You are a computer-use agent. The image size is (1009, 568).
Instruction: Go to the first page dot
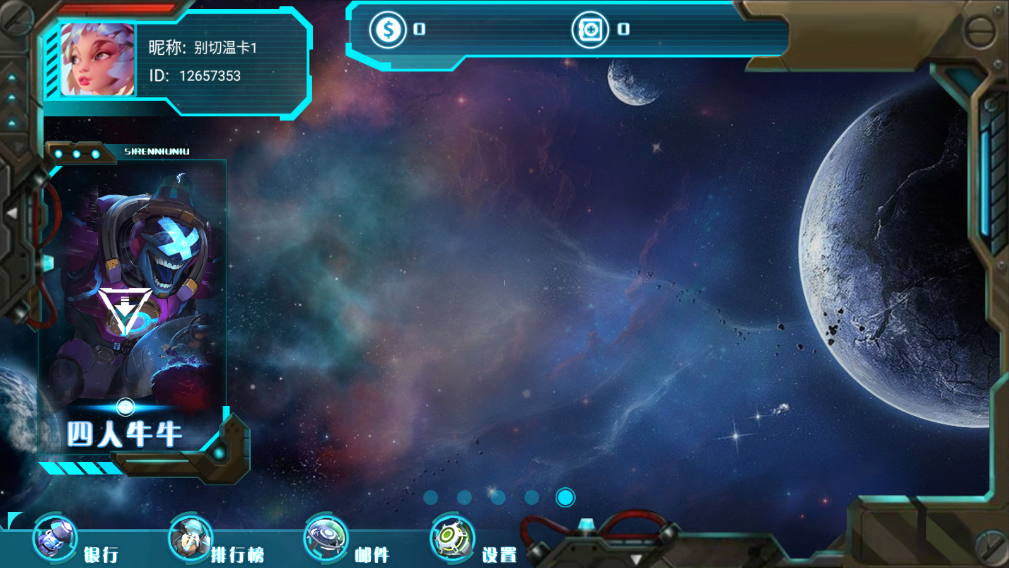(x=431, y=497)
